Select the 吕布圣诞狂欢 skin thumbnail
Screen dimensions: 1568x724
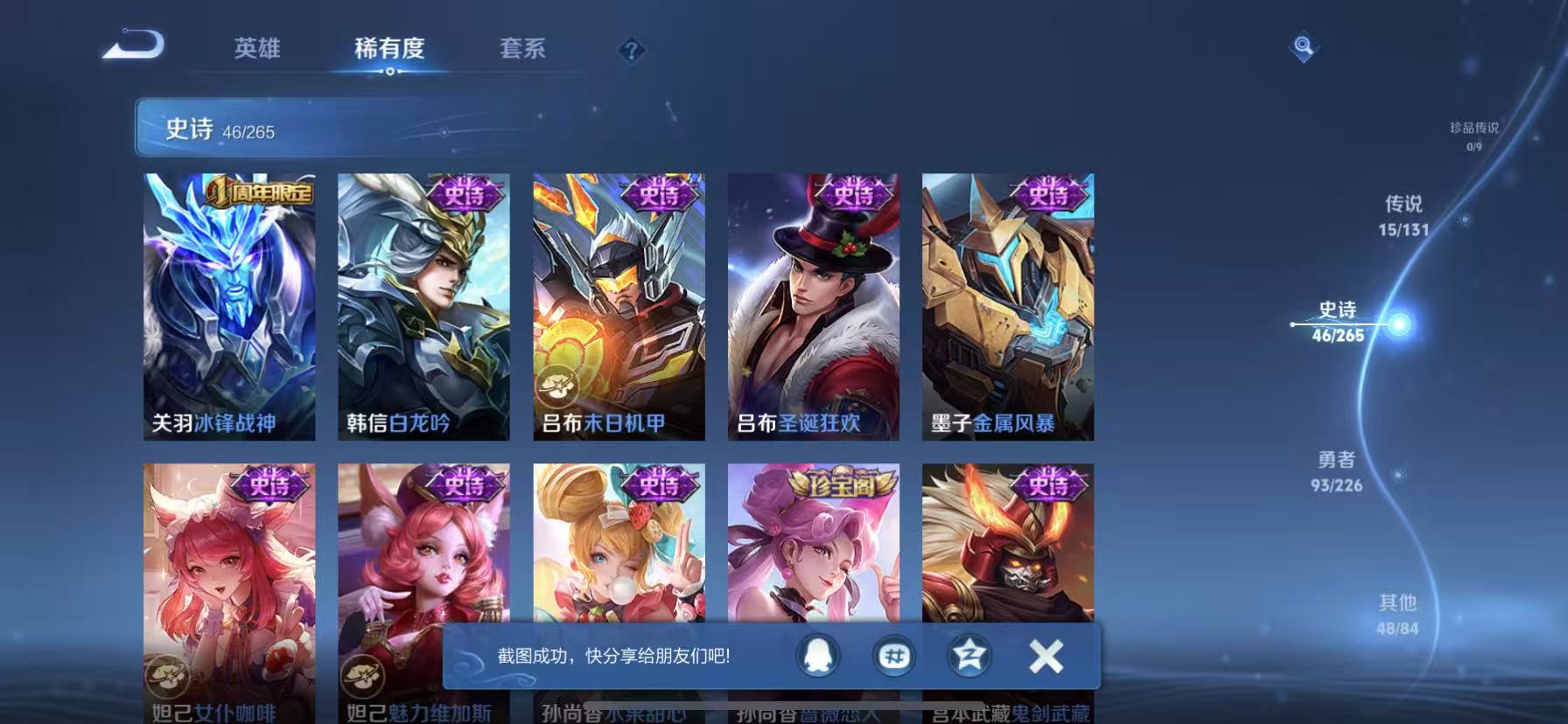click(x=812, y=306)
